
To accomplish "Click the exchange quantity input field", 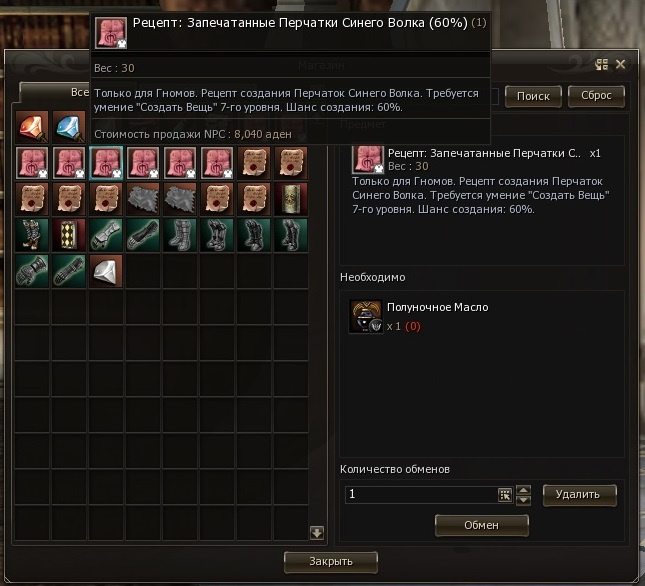I will (420, 494).
